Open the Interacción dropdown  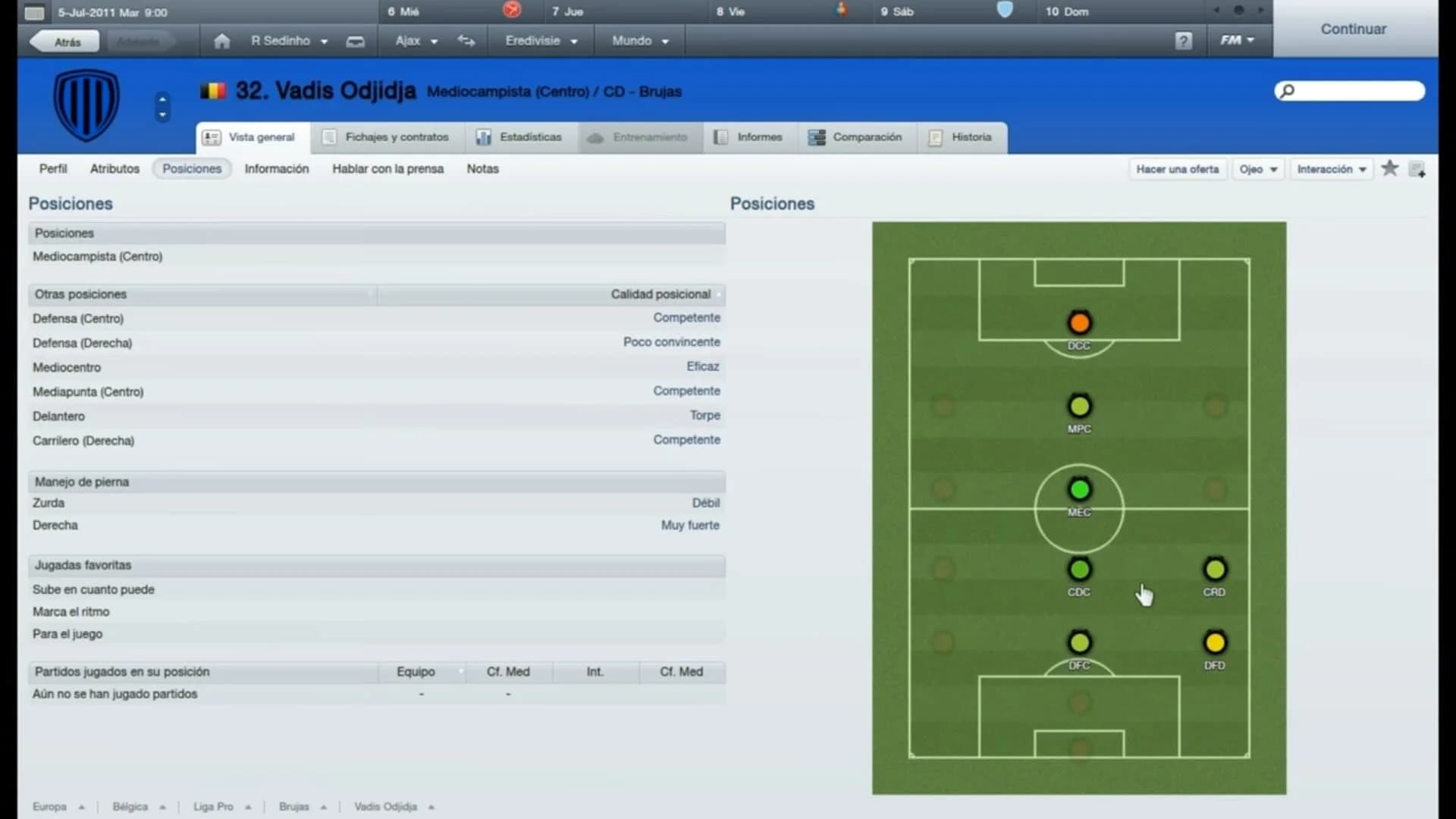(x=1332, y=169)
